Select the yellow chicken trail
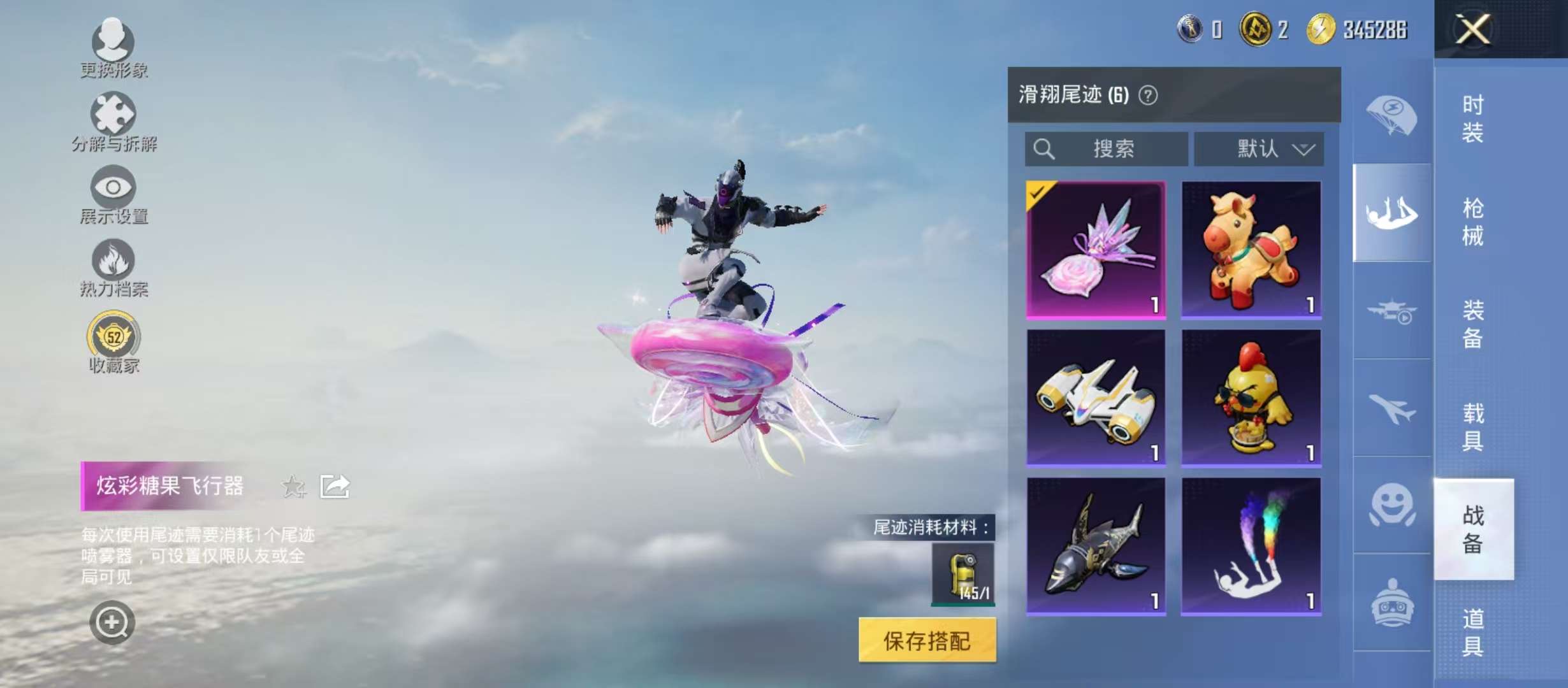This screenshot has width=1568, height=688. pos(1251,398)
